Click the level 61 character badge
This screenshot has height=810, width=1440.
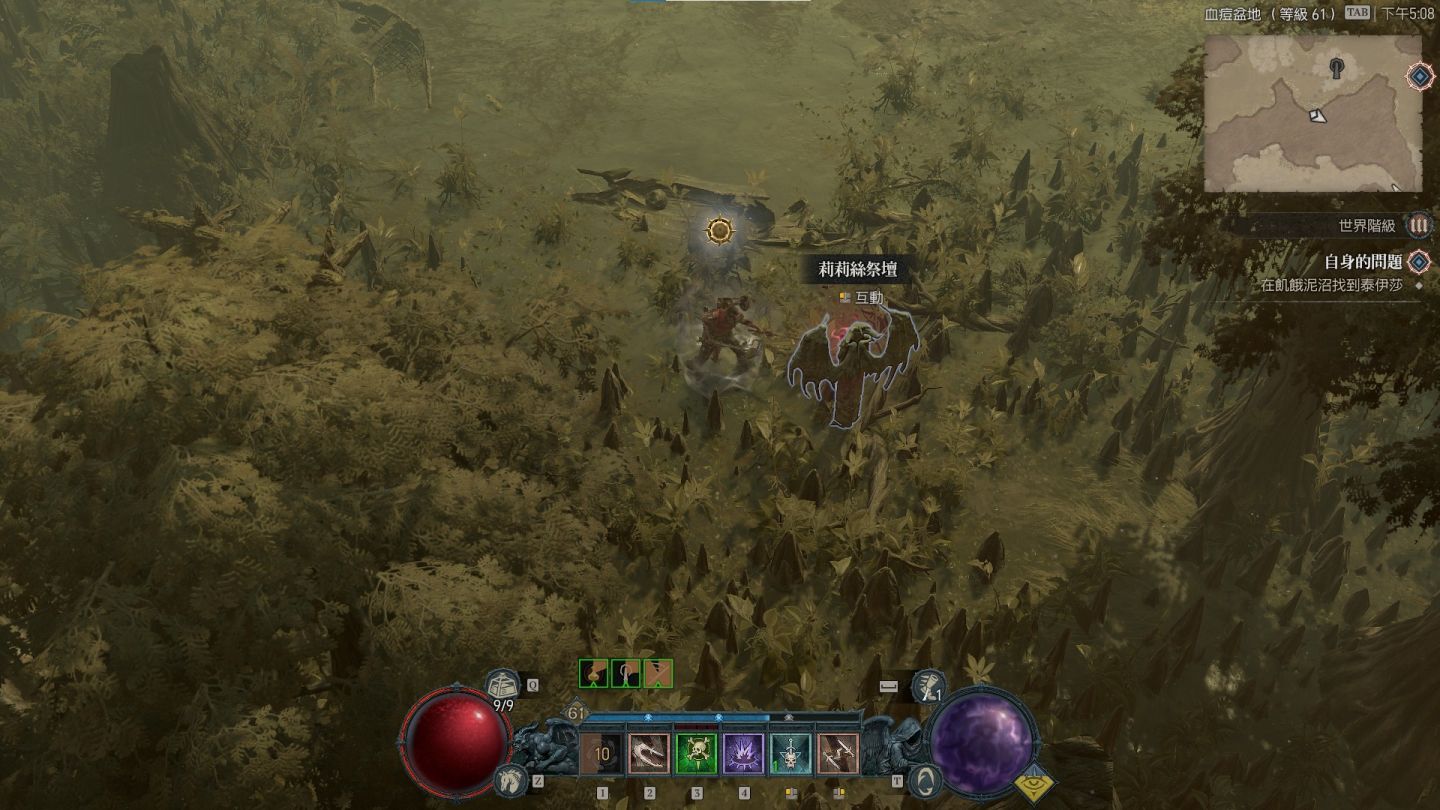click(x=576, y=714)
